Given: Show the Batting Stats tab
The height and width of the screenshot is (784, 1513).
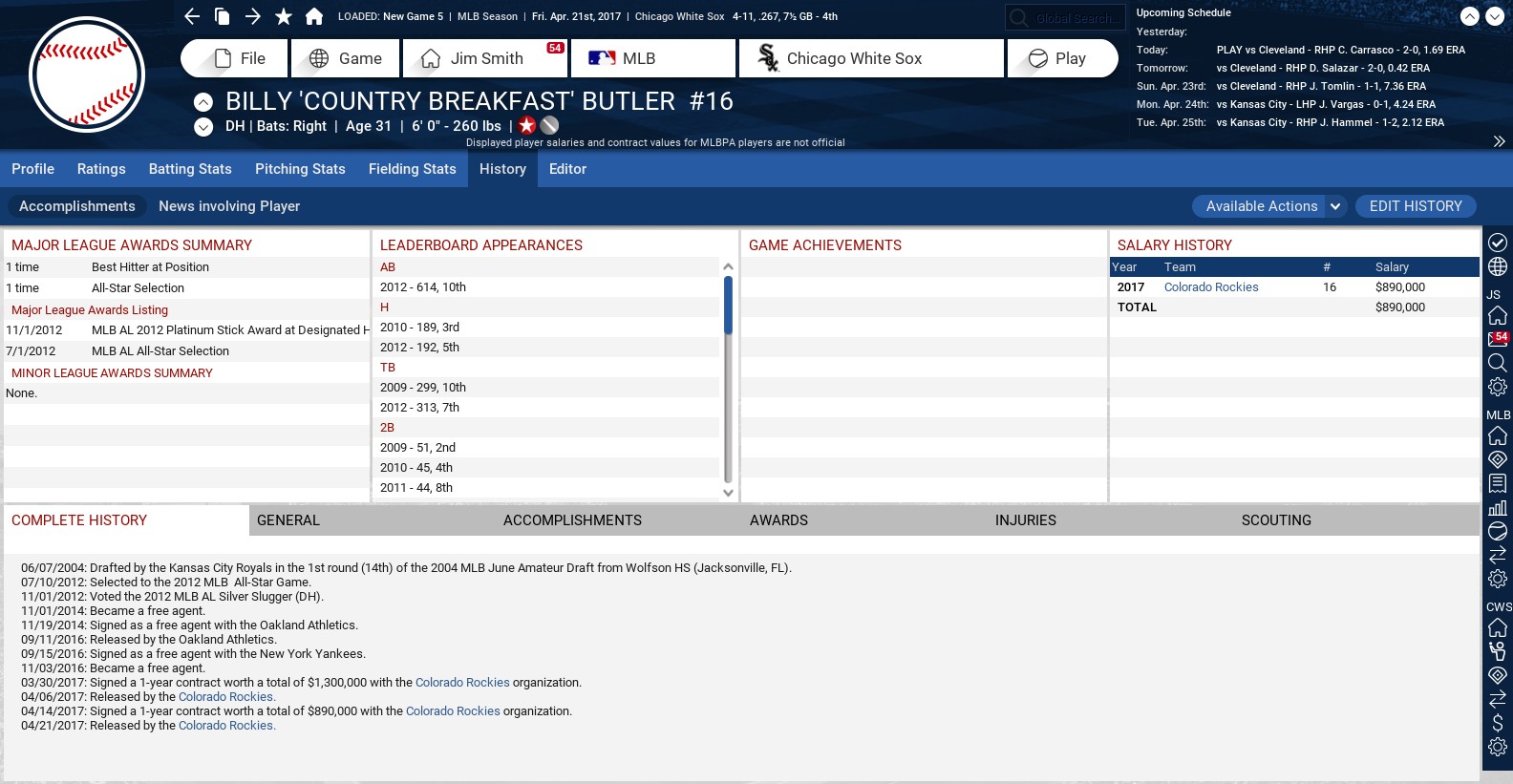Looking at the screenshot, I should [x=190, y=169].
